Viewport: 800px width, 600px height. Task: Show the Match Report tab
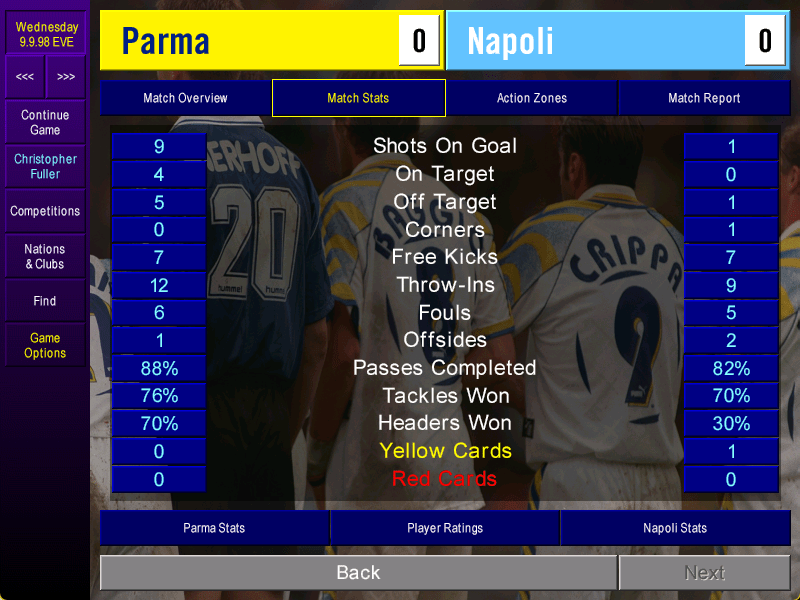coord(704,98)
